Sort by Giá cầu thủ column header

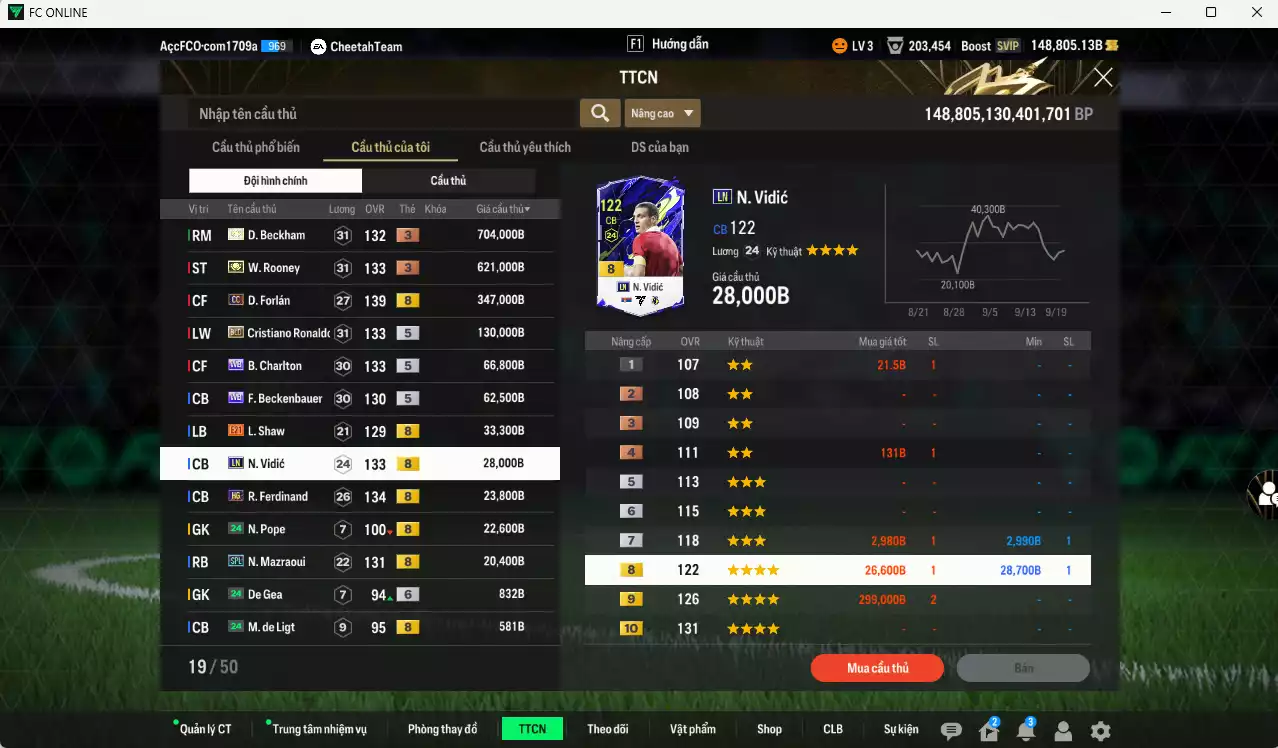pos(503,209)
